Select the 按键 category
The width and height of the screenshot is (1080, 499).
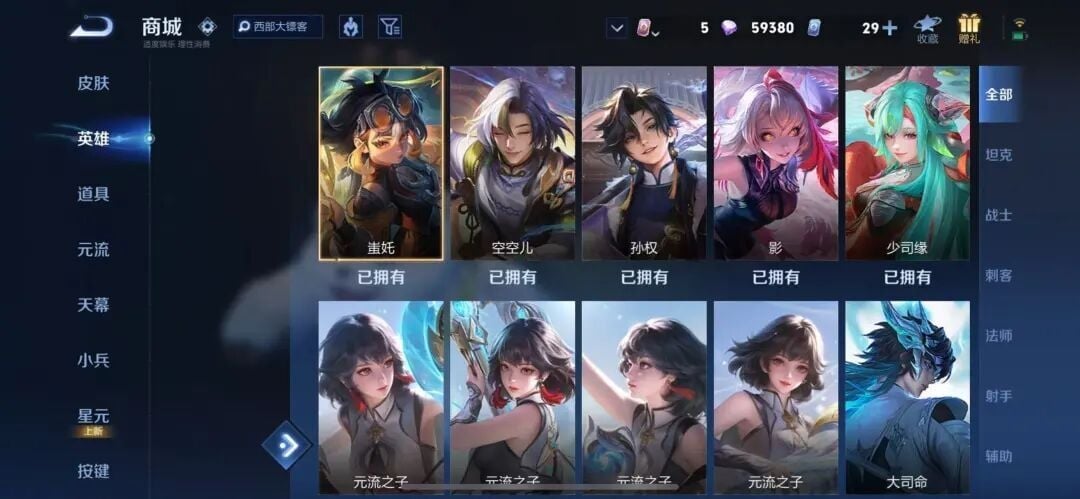[x=93, y=471]
